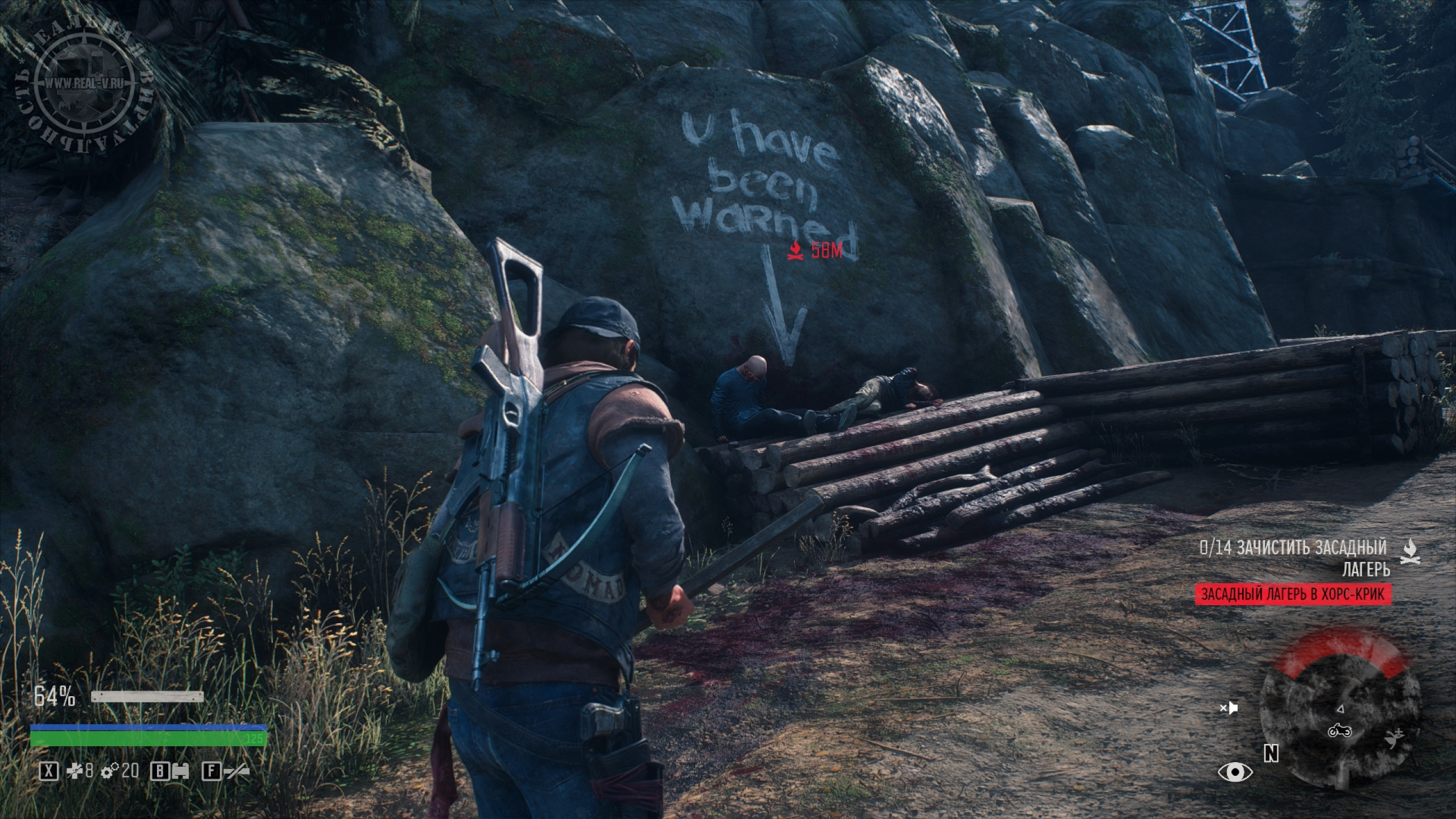The image size is (1456, 819).
Task: Open the red Horse Creek ambush camp label
Action: point(1293,595)
